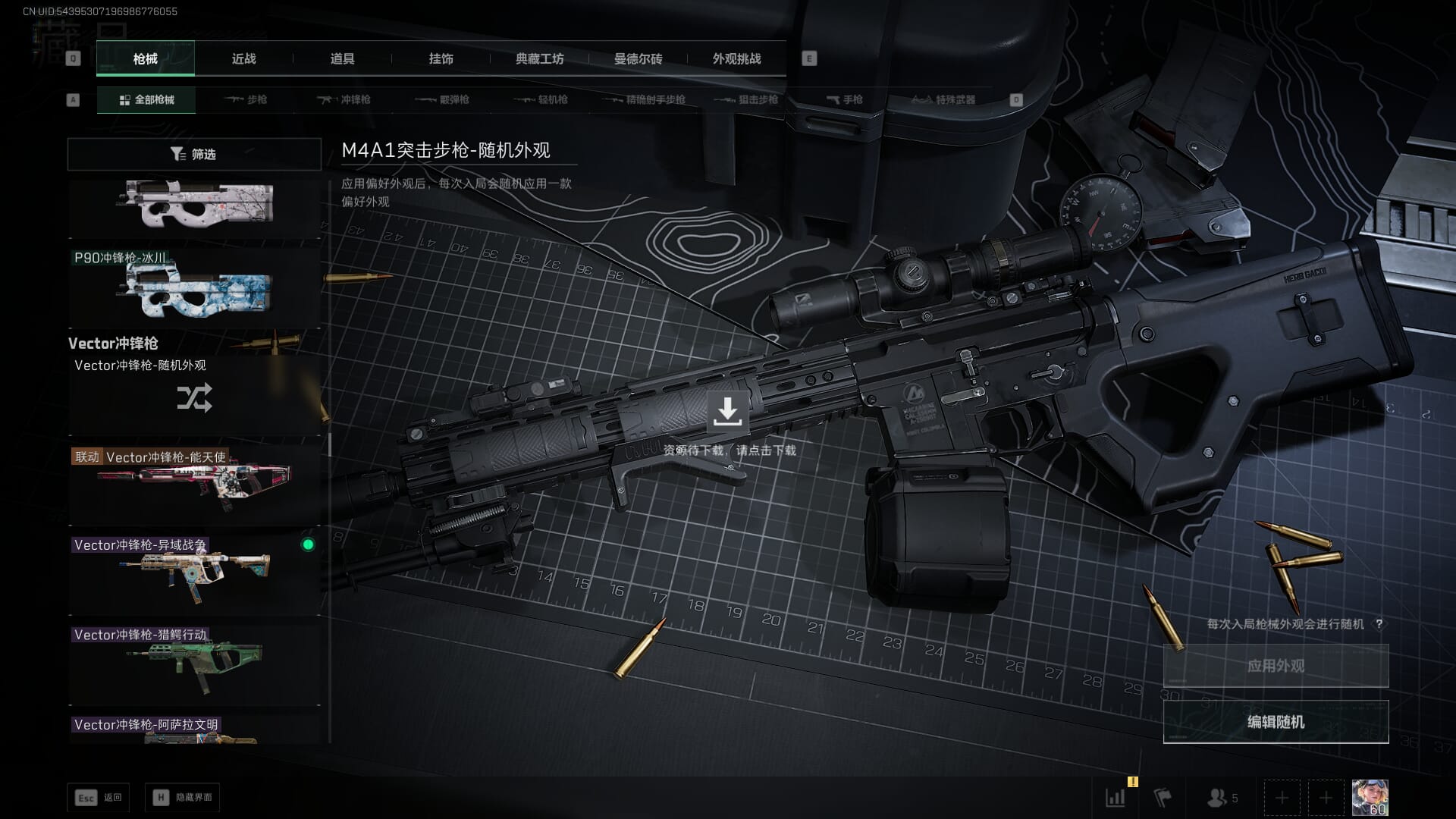Select the P90冲锋枪-冰川 skin
Viewport: 1456px width, 819px height.
click(194, 287)
